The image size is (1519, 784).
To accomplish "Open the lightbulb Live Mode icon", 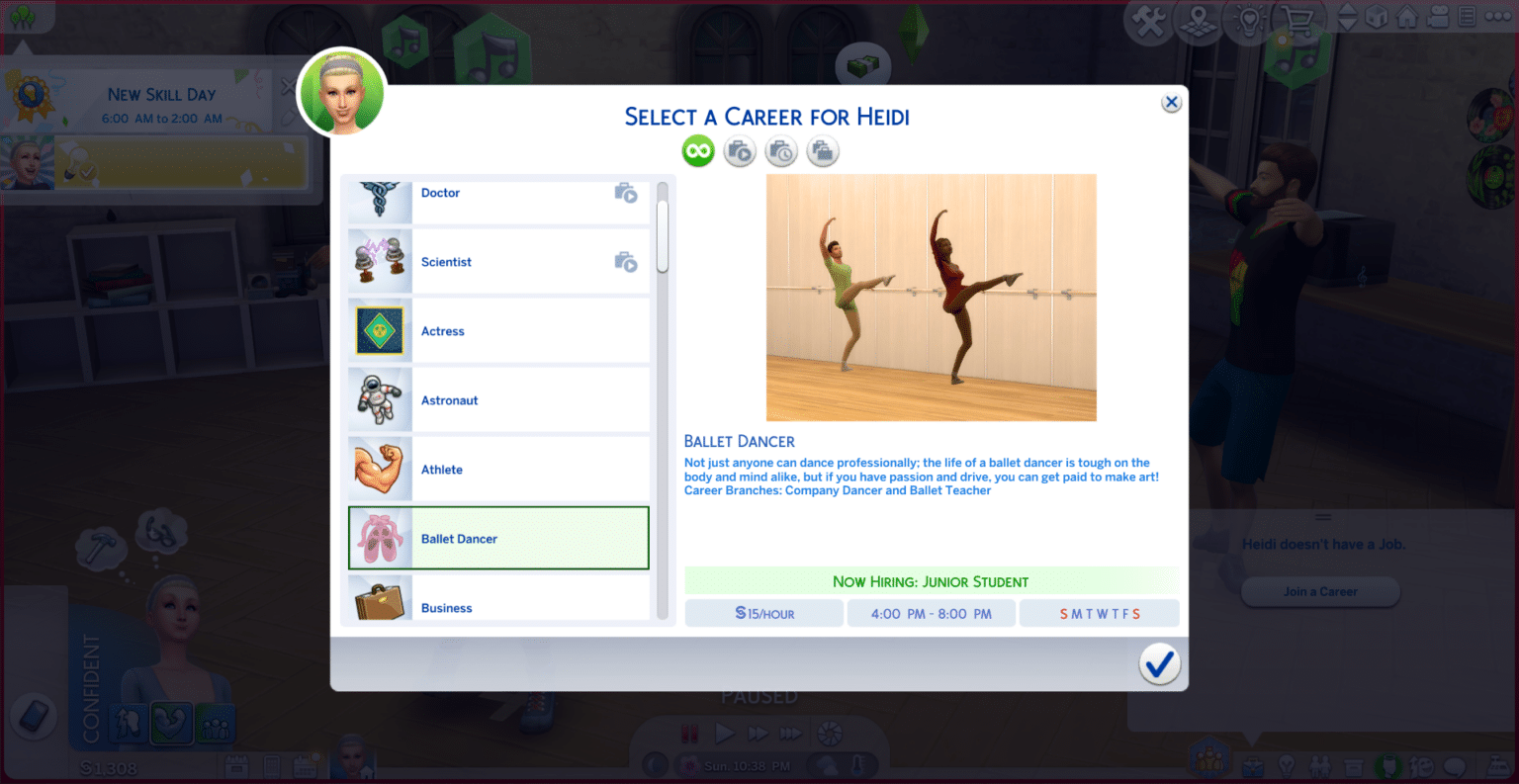I will (x=1249, y=16).
